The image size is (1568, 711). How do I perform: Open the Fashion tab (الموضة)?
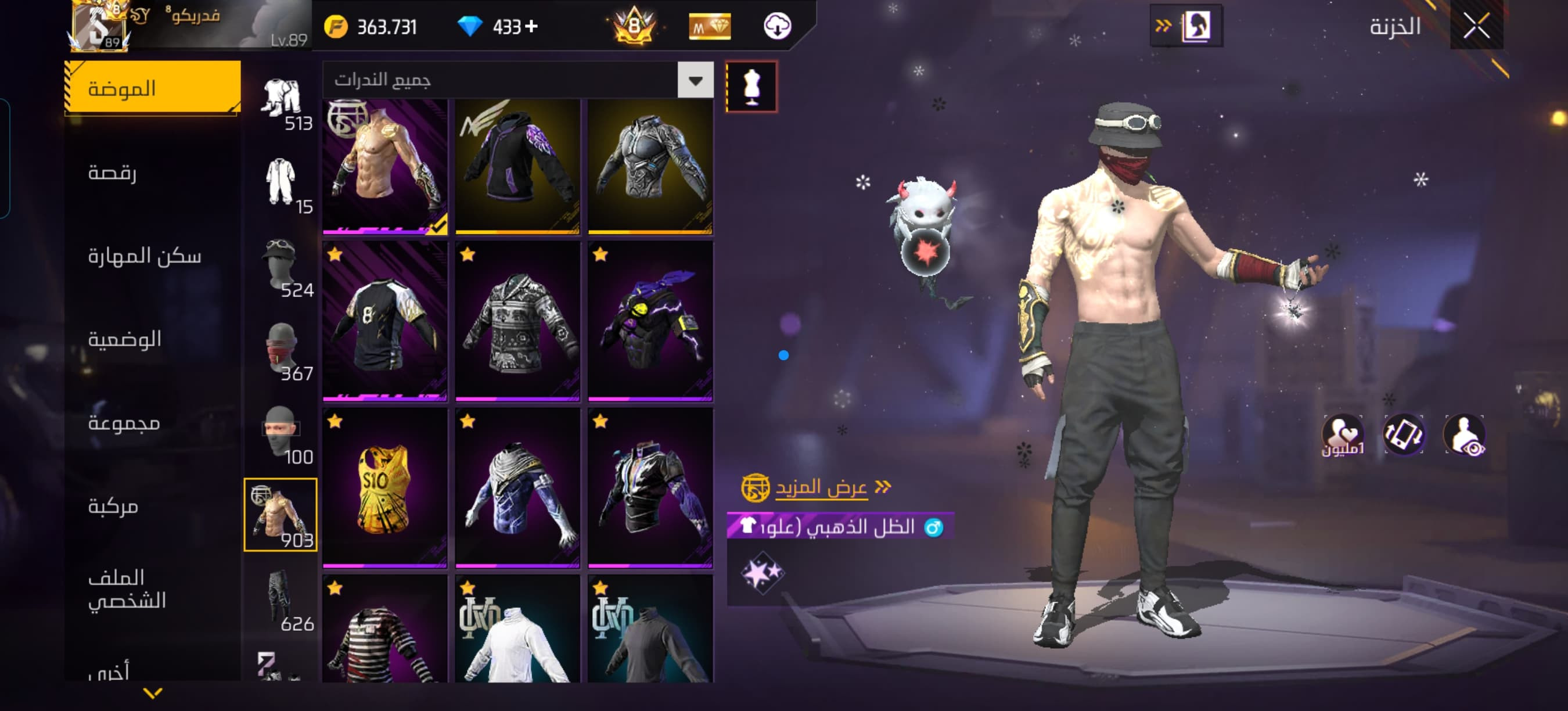pyautogui.click(x=152, y=88)
